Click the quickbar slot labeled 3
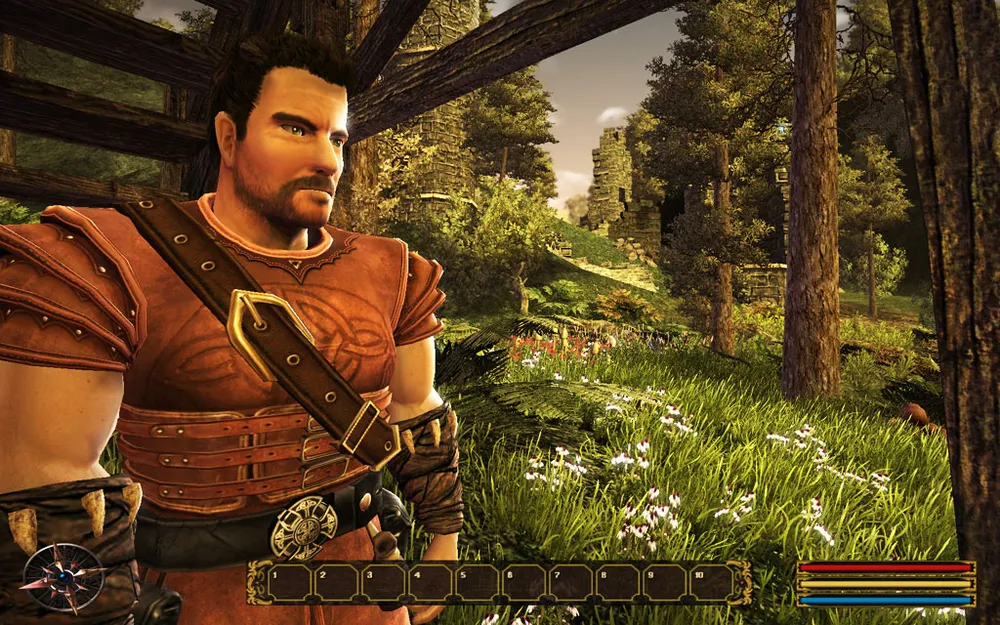The image size is (1000, 625). (381, 583)
